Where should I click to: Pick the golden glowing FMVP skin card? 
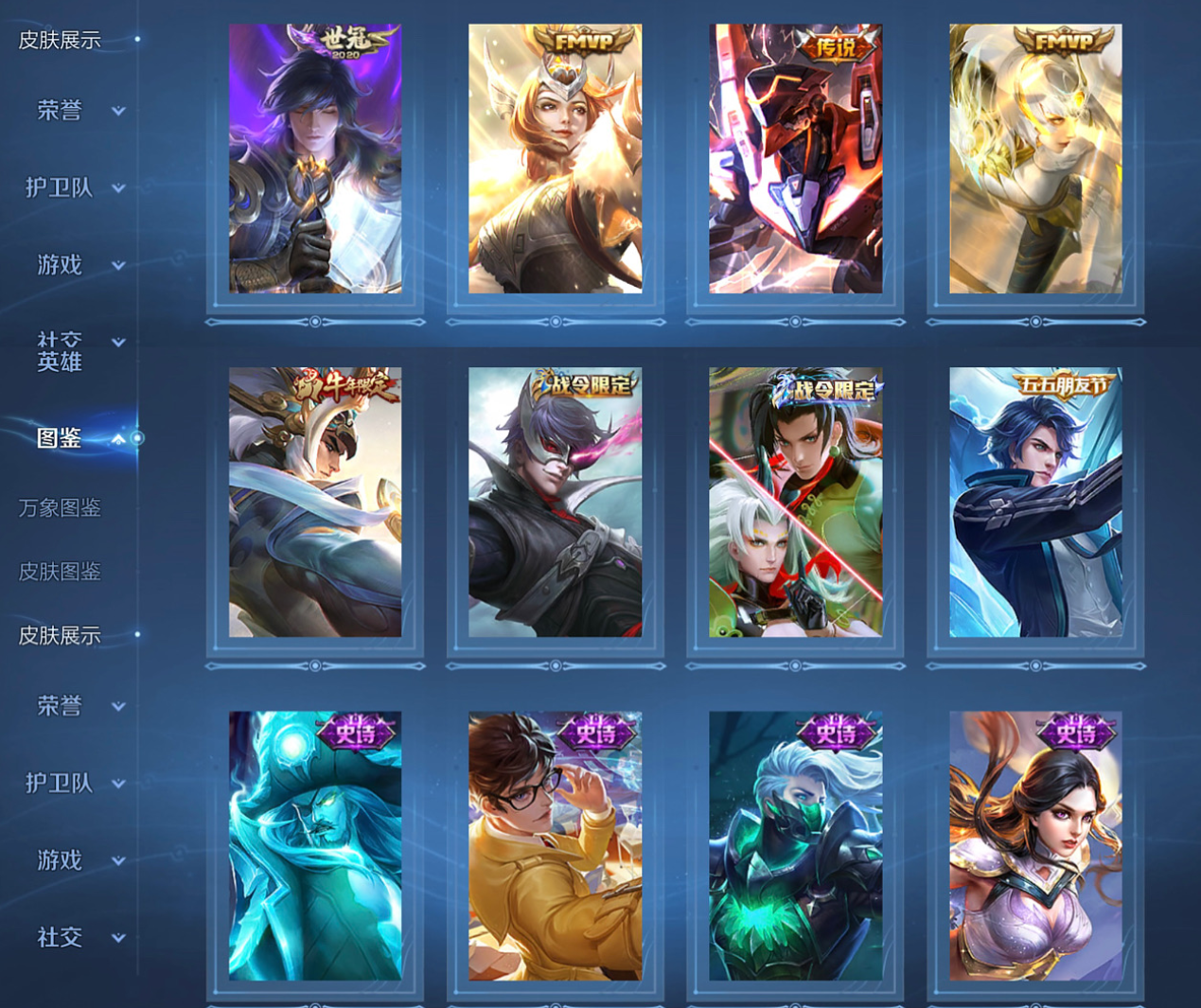(x=1035, y=159)
